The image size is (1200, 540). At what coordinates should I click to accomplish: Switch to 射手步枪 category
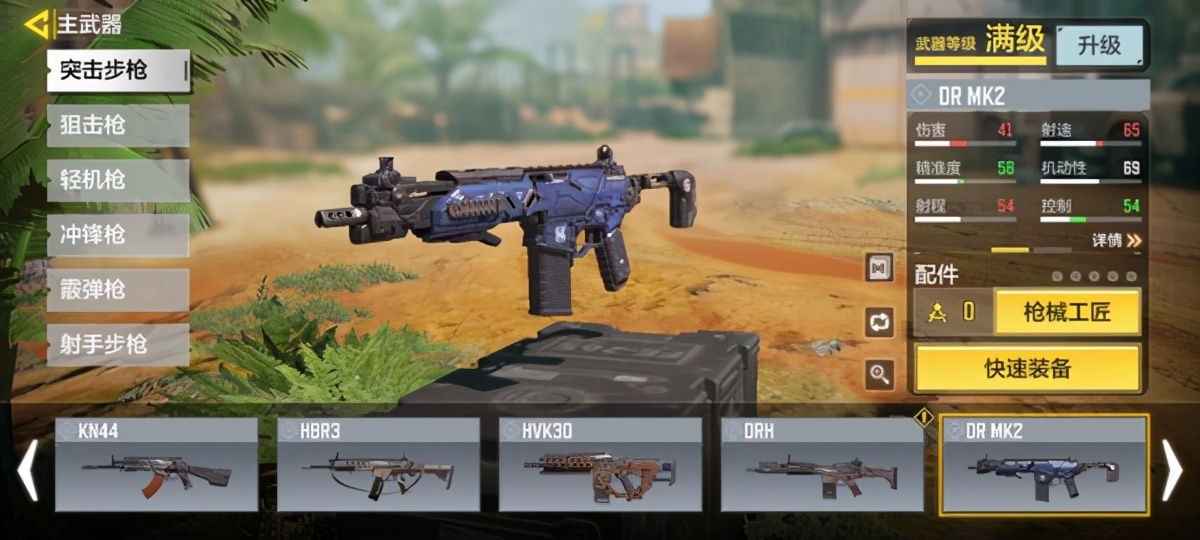point(117,345)
